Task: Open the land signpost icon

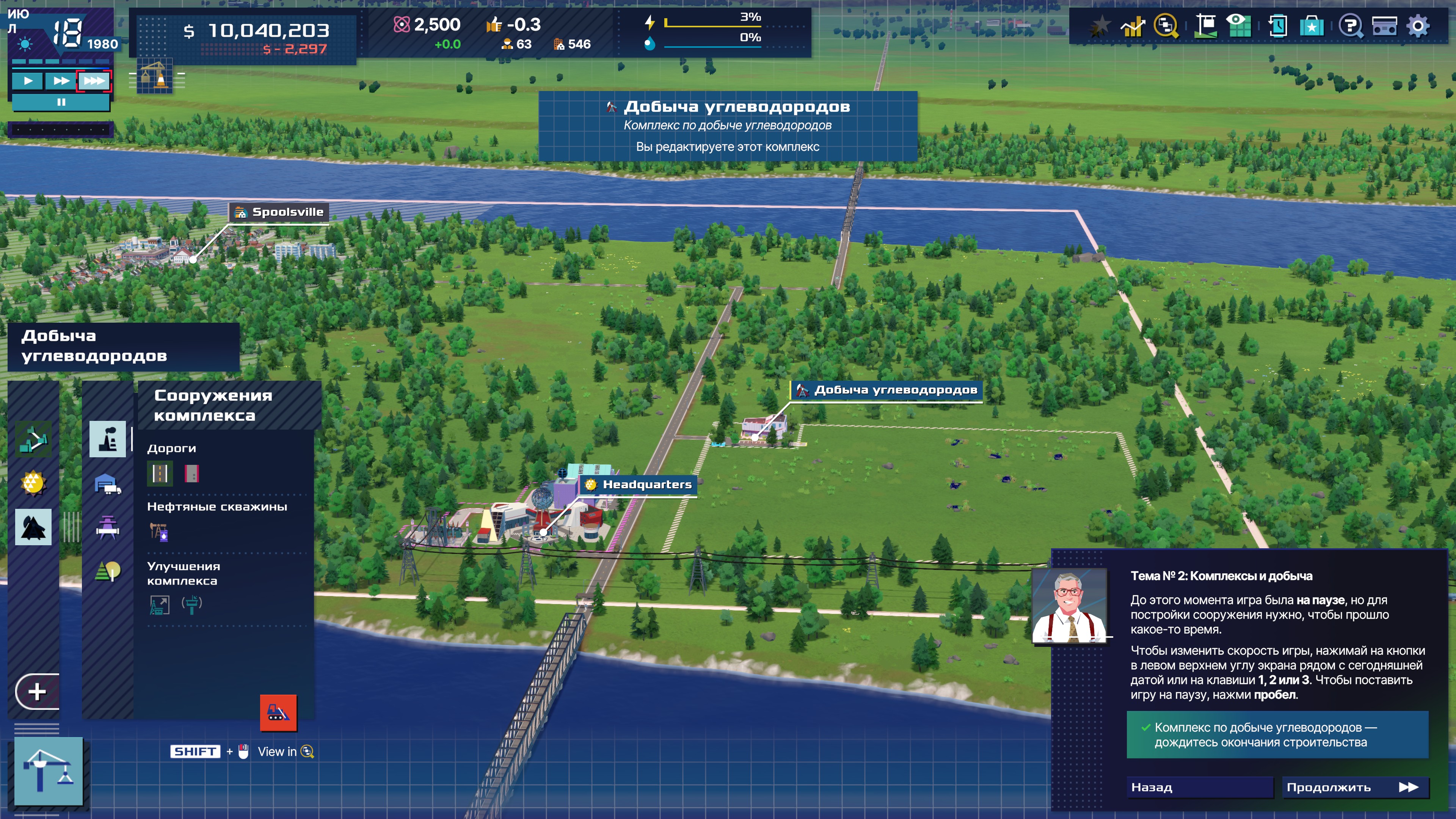Action: pos(1205,26)
